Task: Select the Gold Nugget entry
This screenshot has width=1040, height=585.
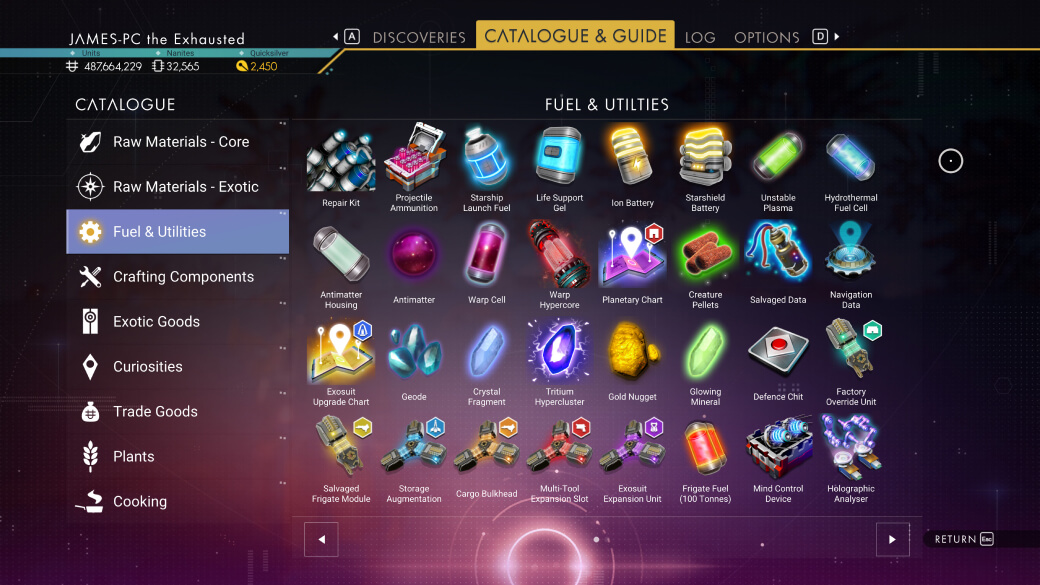Action: [632, 357]
